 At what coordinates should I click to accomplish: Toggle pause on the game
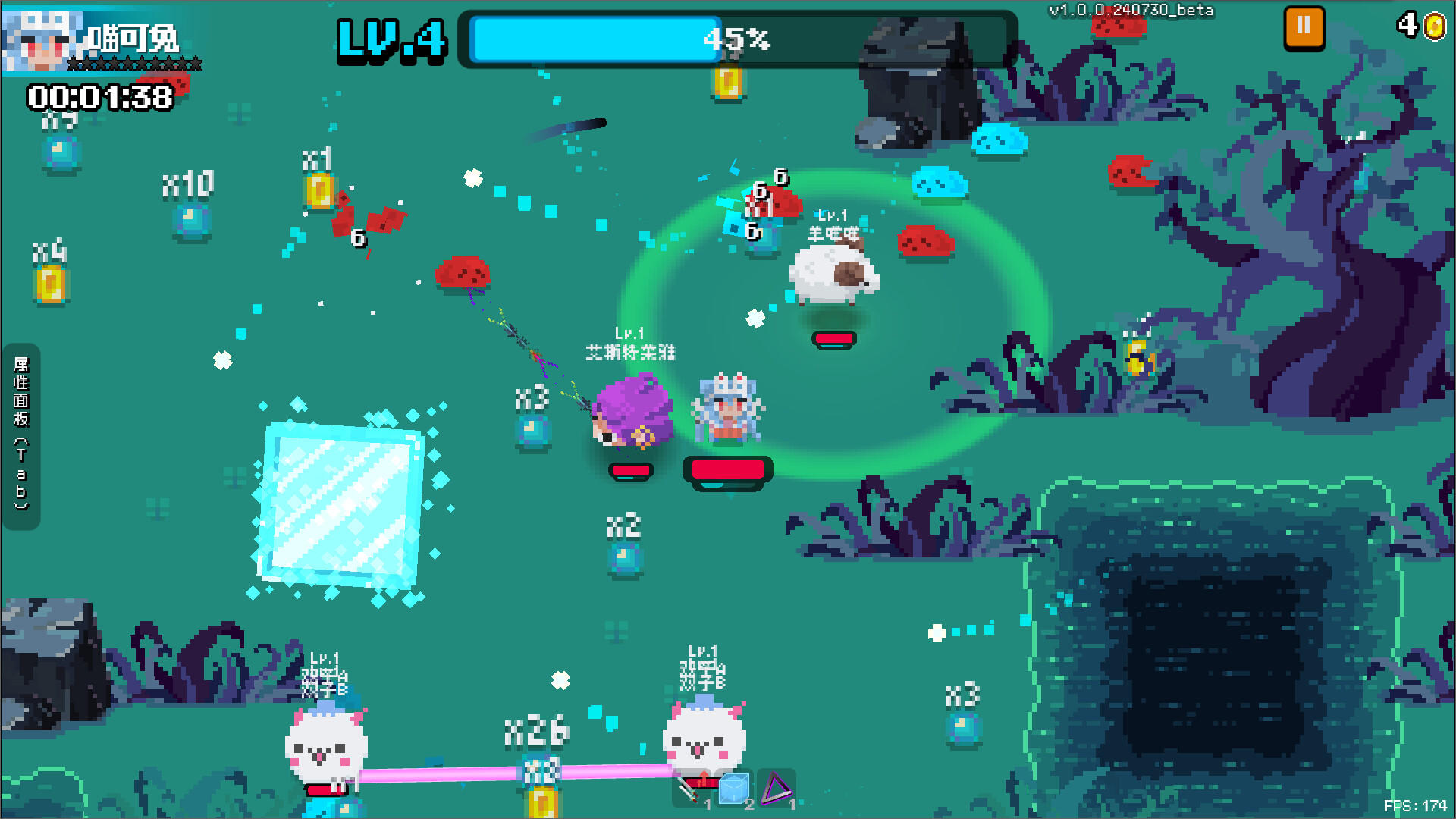[x=1304, y=27]
